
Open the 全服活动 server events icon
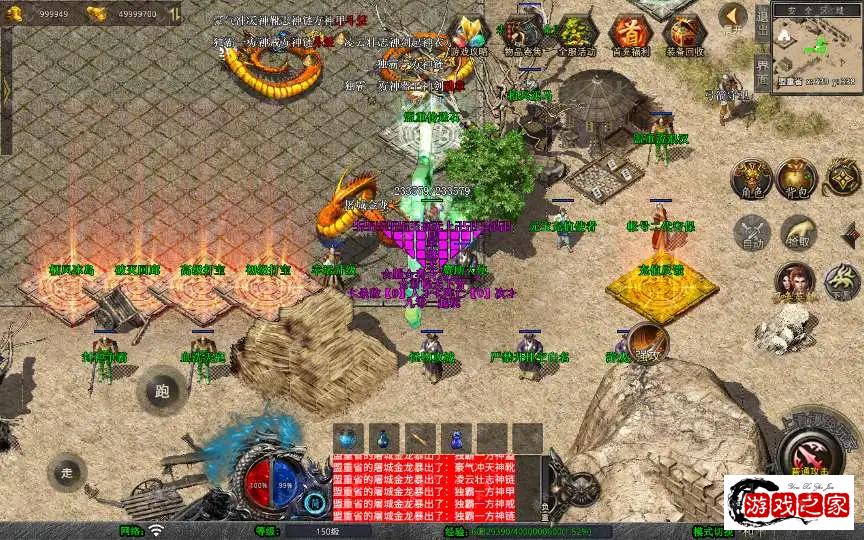pos(576,34)
